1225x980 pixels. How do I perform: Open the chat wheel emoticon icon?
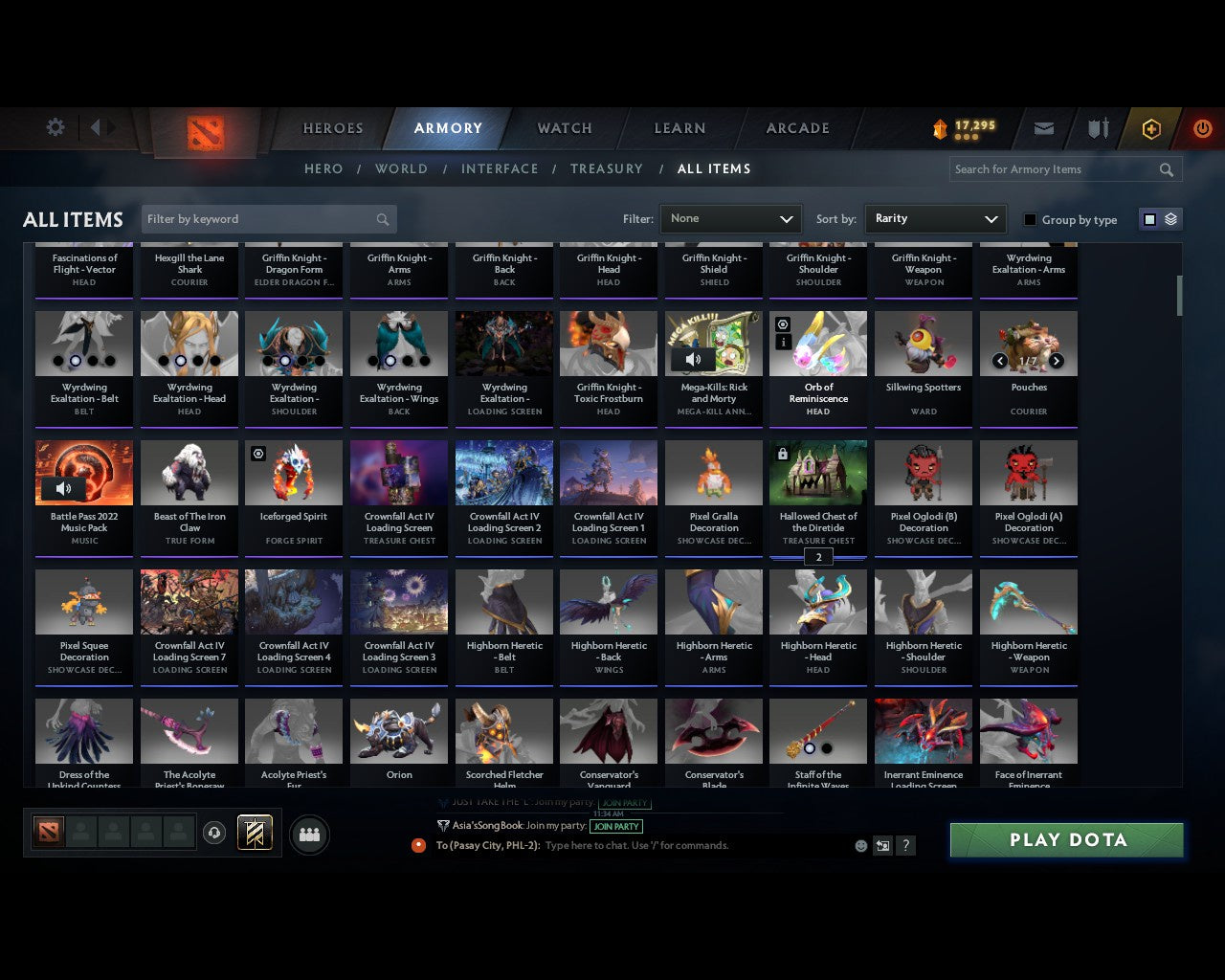pyautogui.click(x=859, y=845)
